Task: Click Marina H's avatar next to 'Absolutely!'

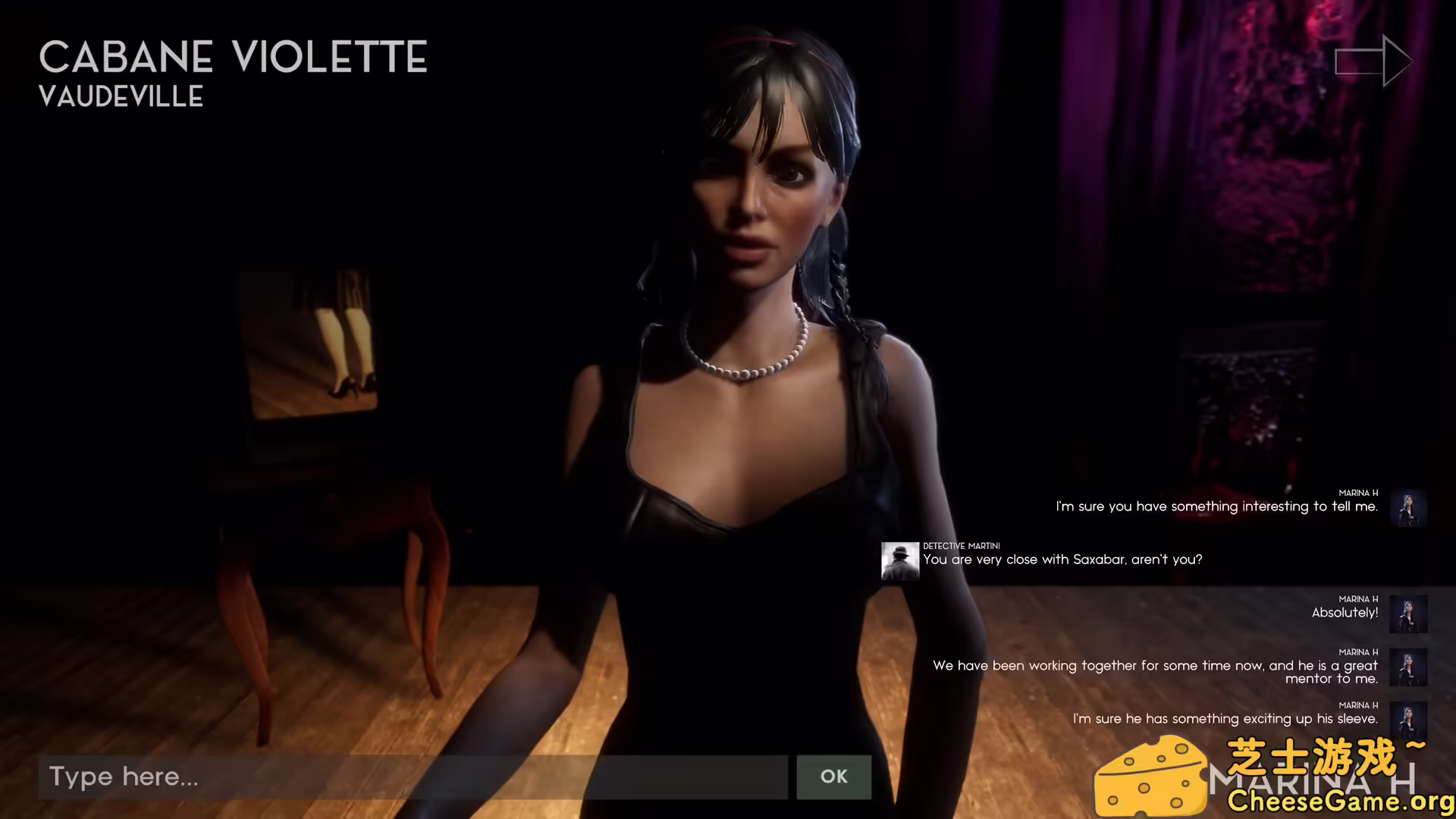Action: (1408, 613)
